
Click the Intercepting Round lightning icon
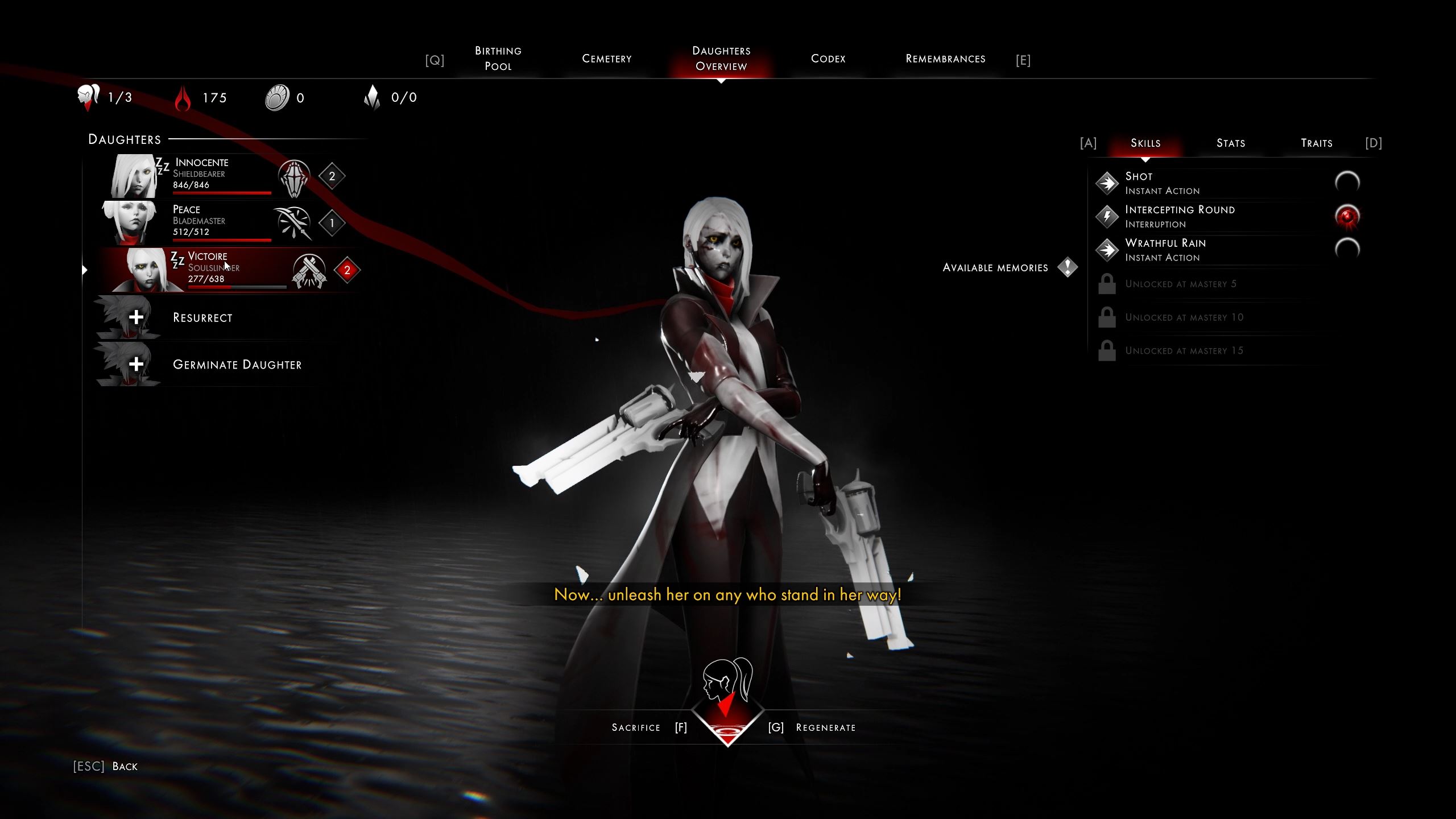[x=1108, y=216]
